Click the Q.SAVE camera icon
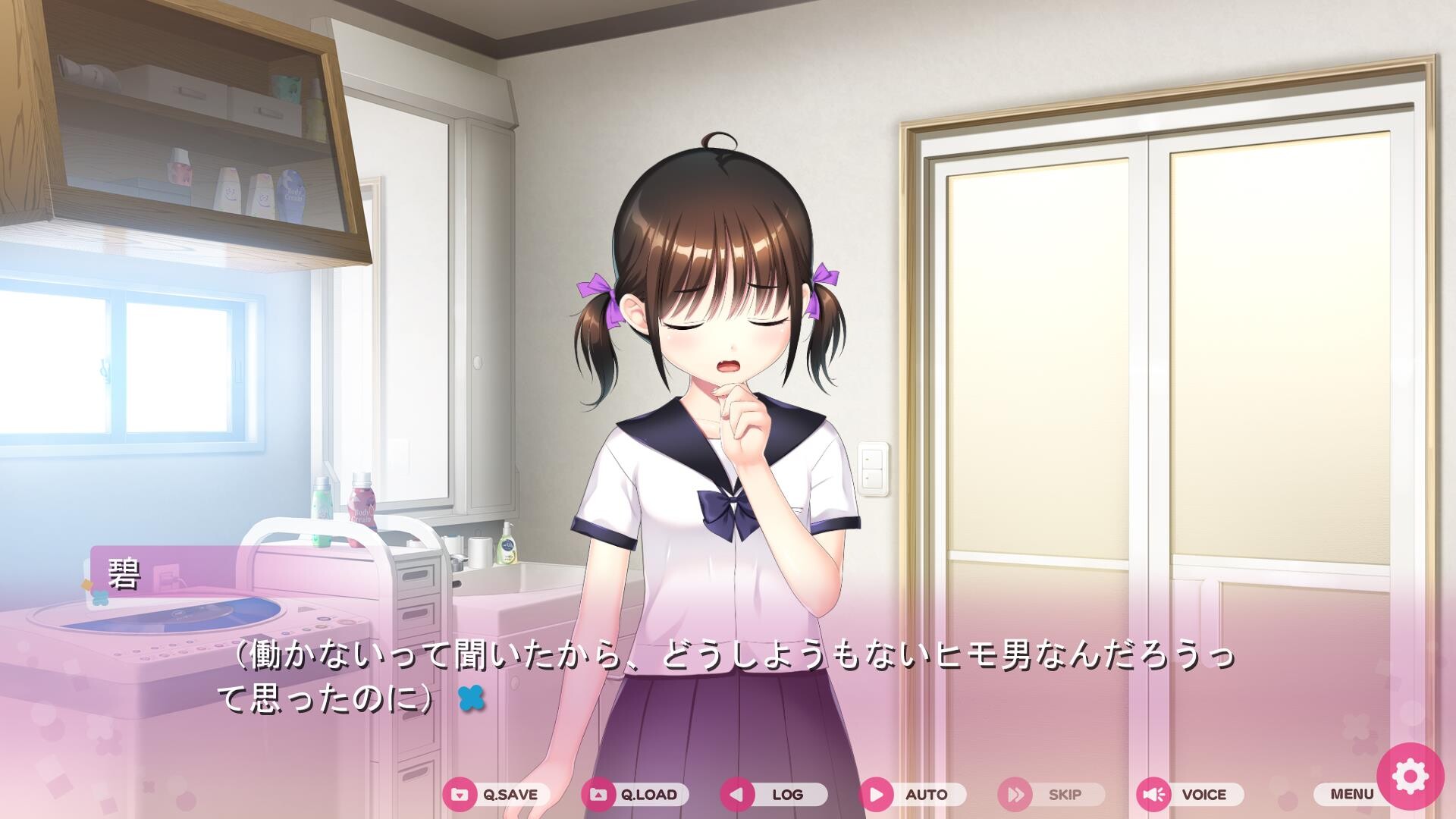1456x819 pixels. click(x=461, y=795)
